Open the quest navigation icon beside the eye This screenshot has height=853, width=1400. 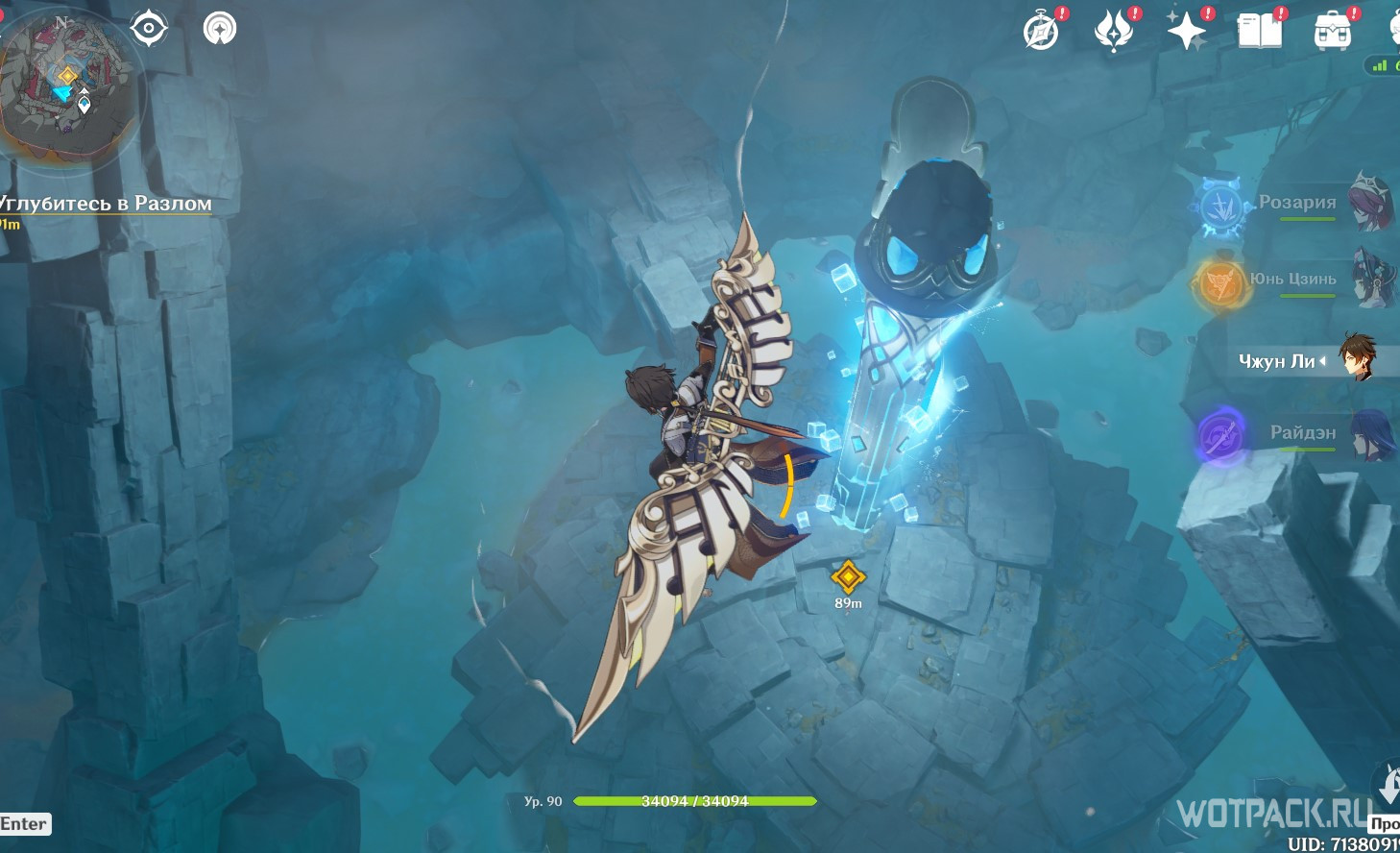coord(220,28)
